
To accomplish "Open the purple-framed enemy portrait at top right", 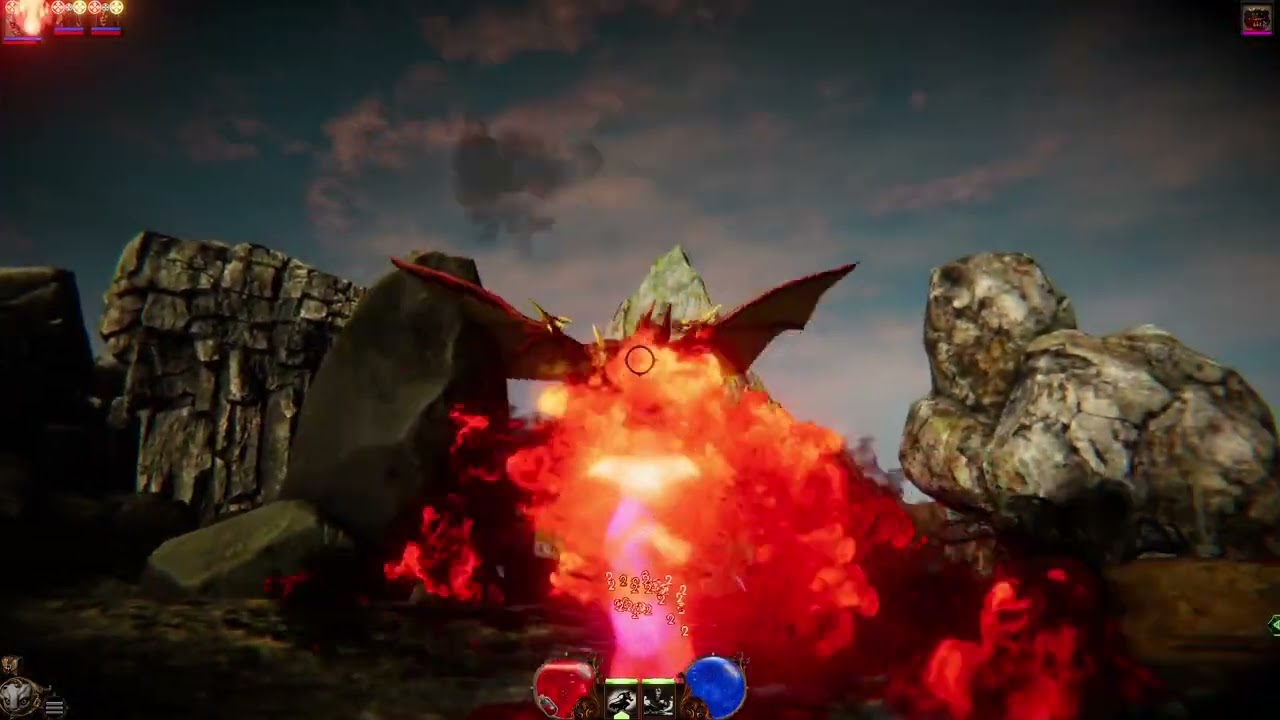I will click(x=1256, y=17).
